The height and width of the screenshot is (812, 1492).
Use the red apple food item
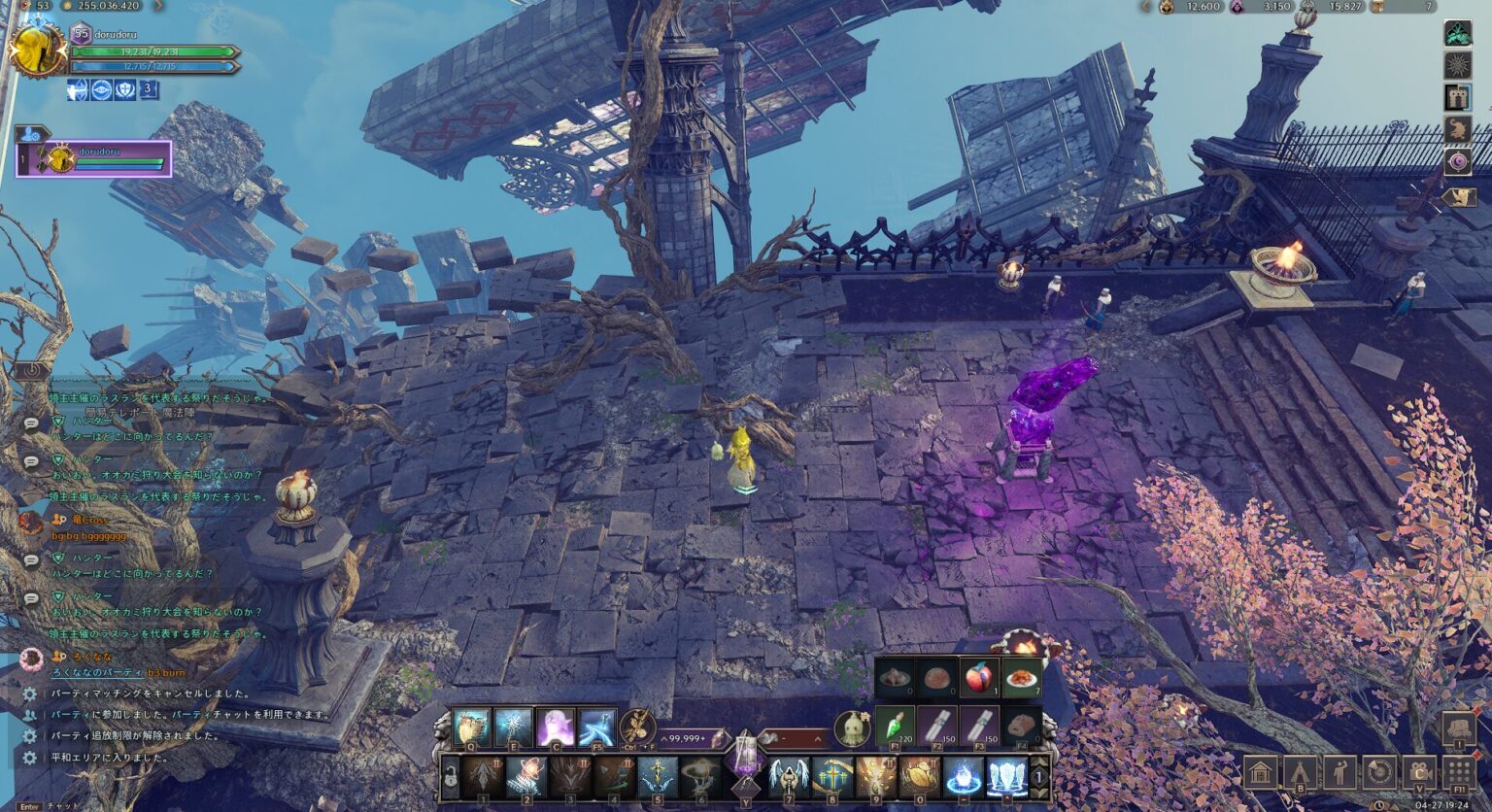(979, 677)
